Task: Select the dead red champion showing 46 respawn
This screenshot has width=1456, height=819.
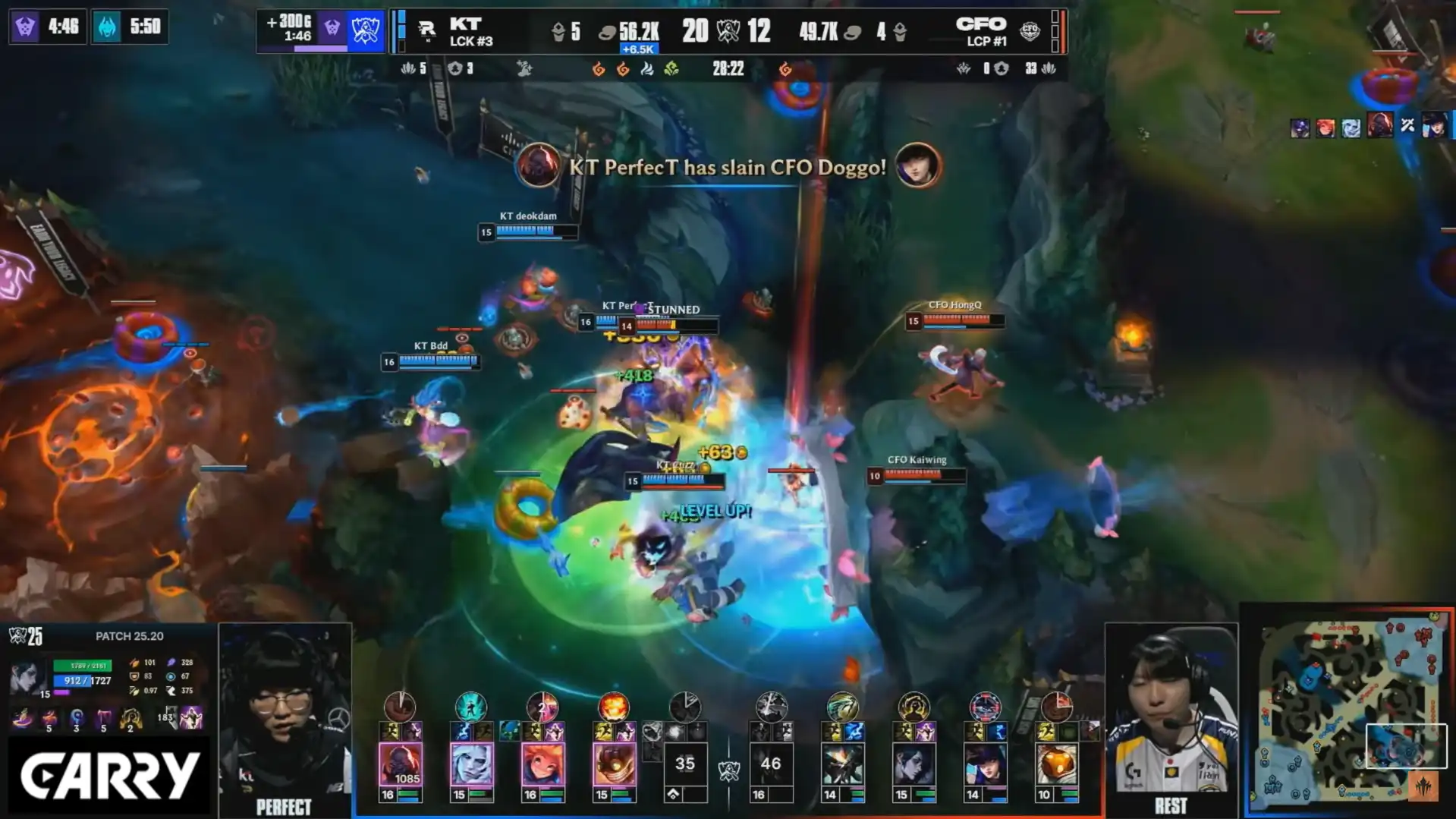Action: [x=771, y=764]
